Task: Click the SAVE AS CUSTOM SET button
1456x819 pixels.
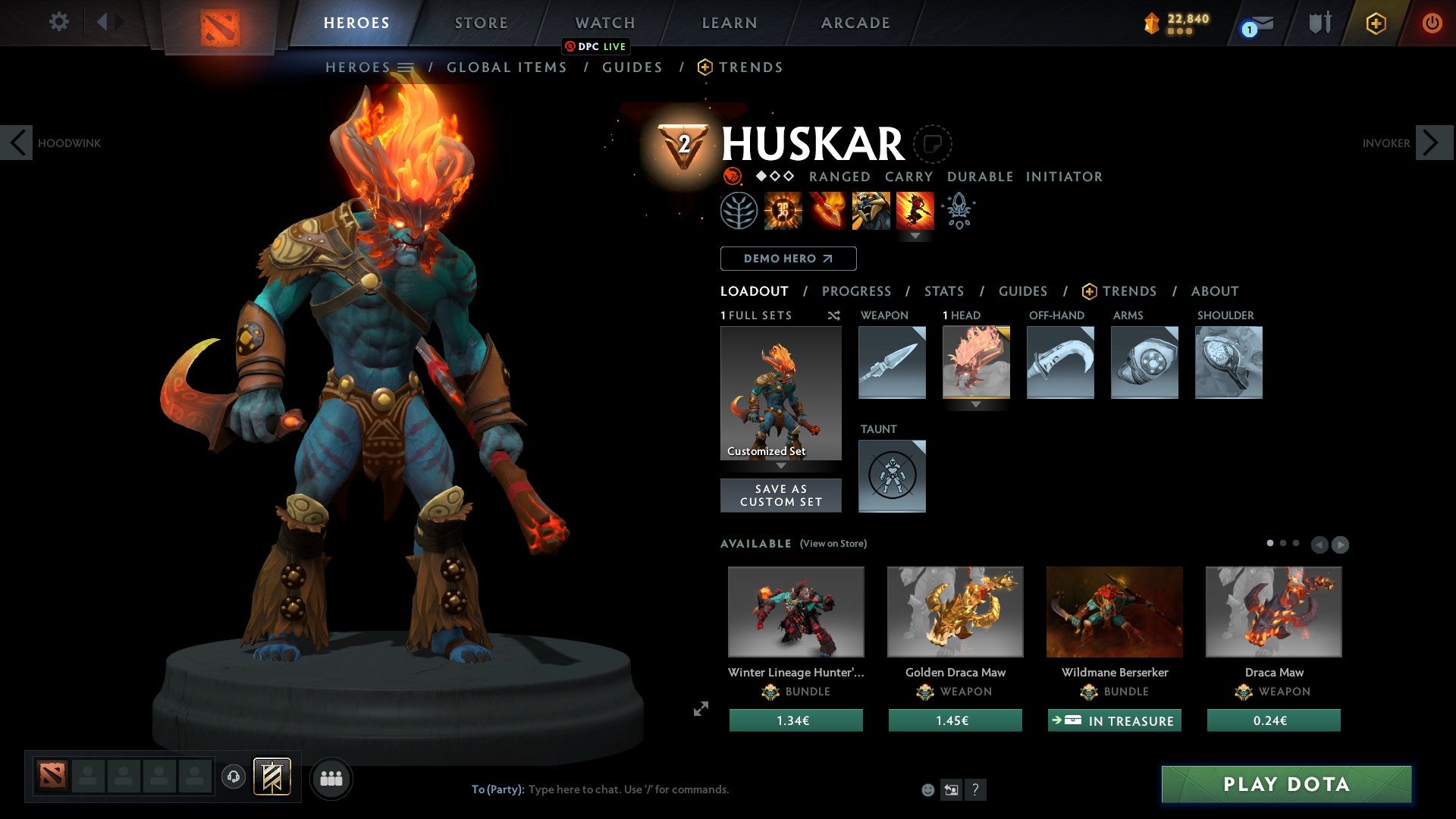Action: pyautogui.click(x=780, y=495)
